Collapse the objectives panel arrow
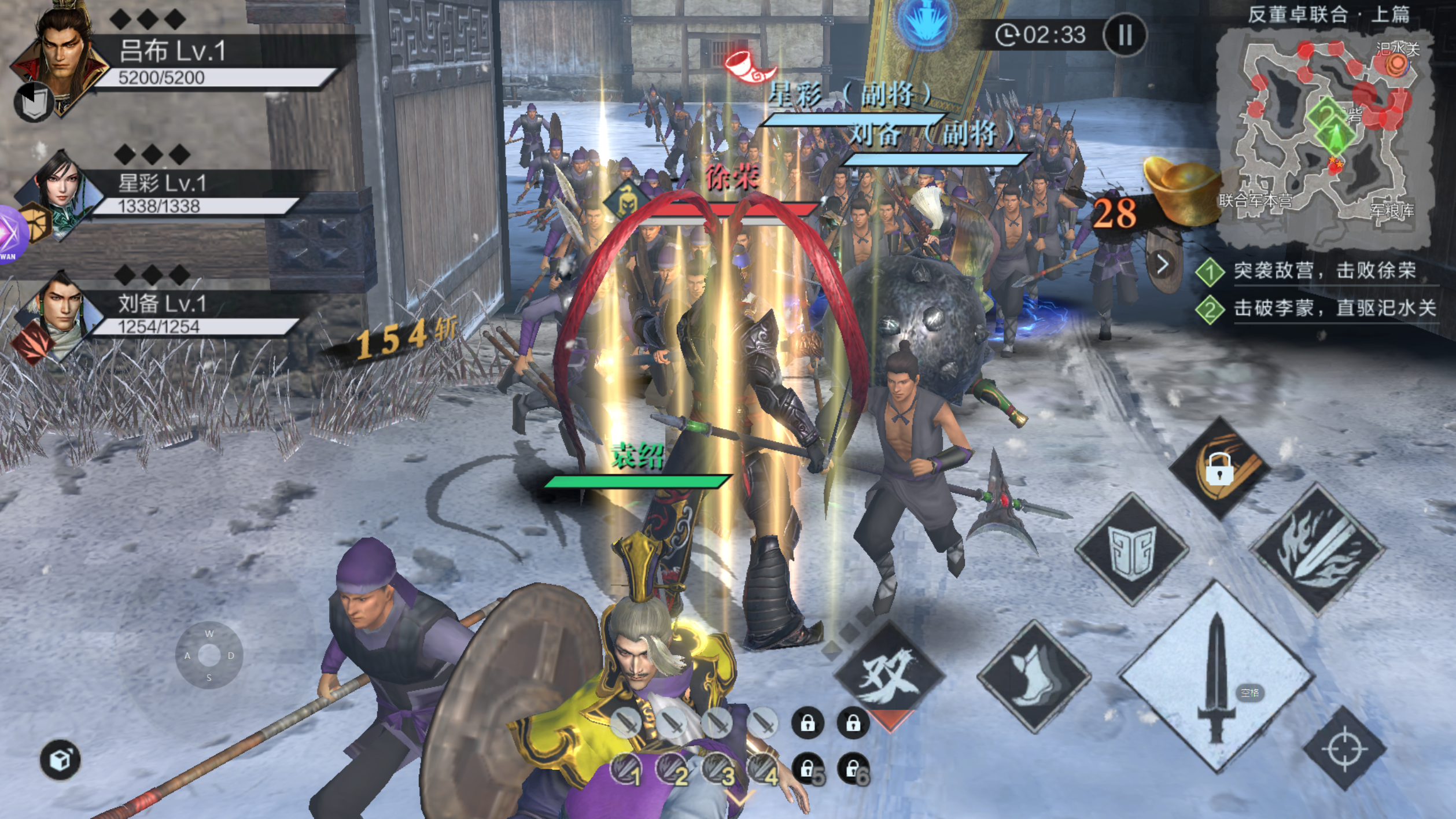This screenshot has height=819, width=1456. coord(1163,264)
